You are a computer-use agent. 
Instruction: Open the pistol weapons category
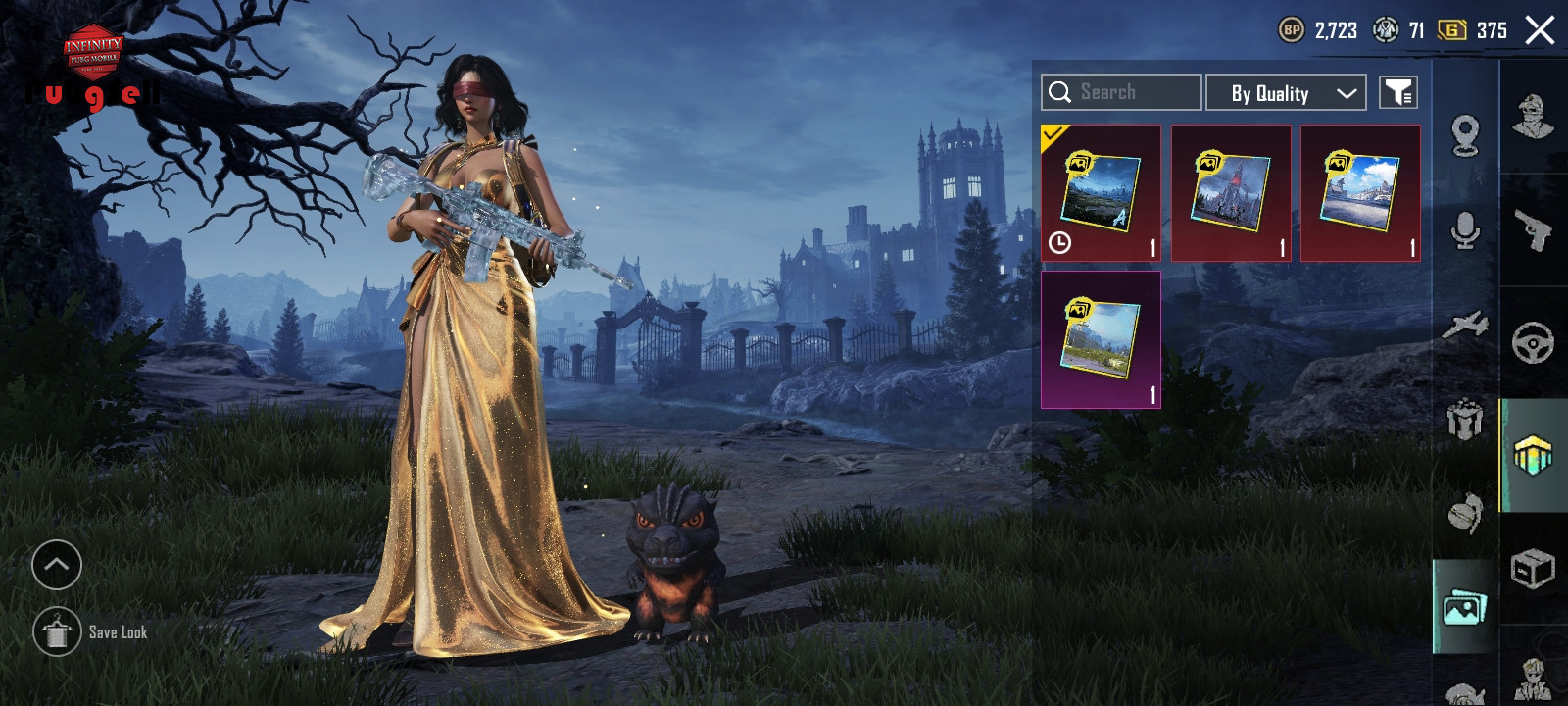(x=1534, y=230)
